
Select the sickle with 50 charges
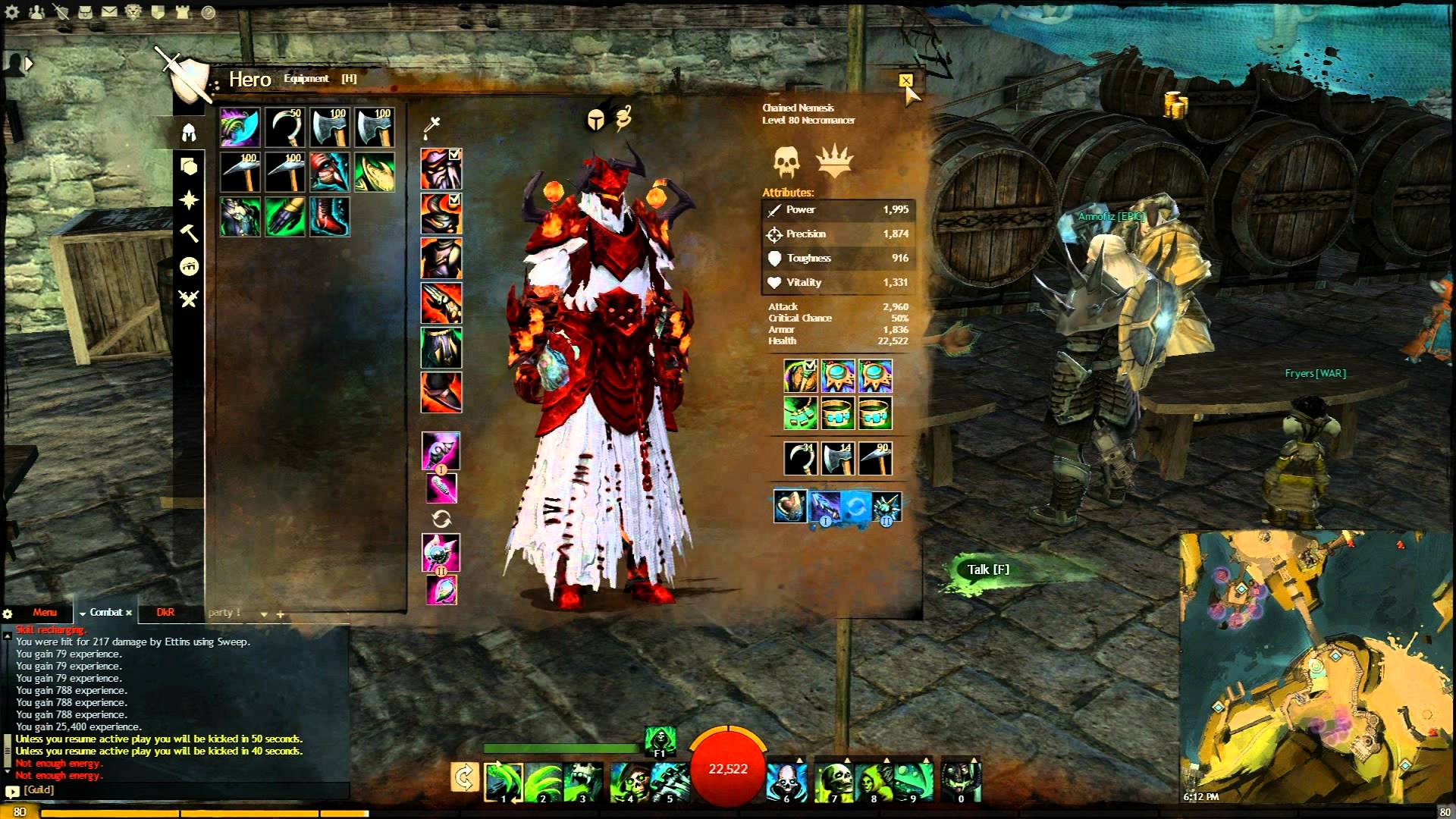coord(285,127)
